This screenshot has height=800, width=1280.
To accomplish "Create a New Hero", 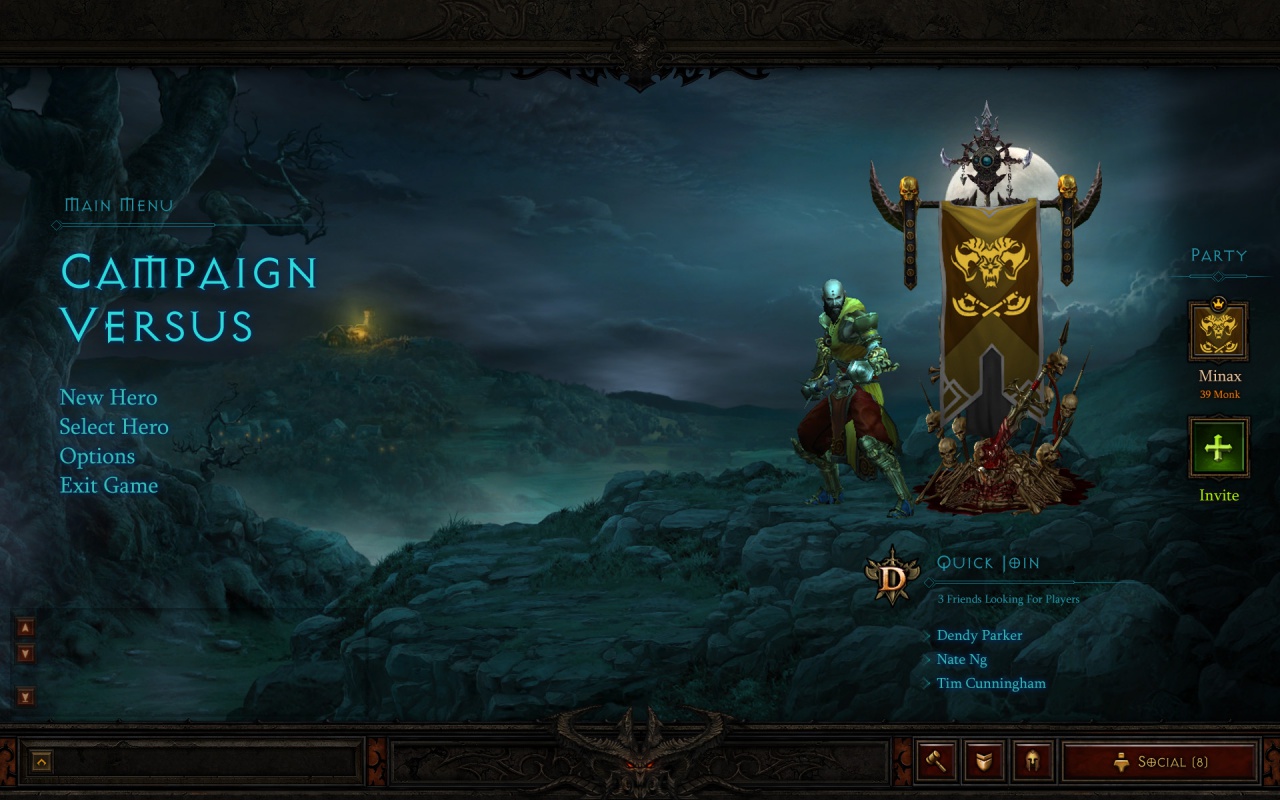I will click(x=108, y=398).
